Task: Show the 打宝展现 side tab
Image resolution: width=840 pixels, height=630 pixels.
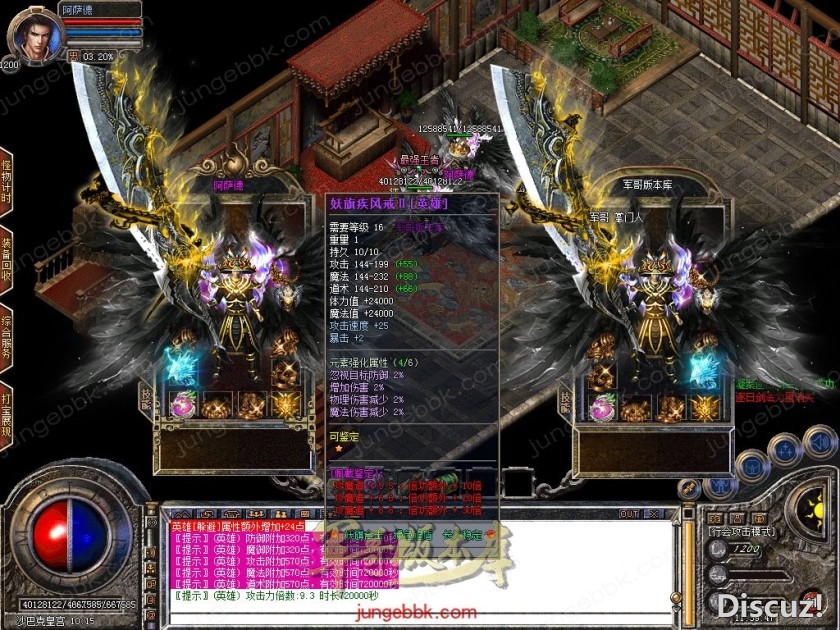Action: [x=7, y=414]
